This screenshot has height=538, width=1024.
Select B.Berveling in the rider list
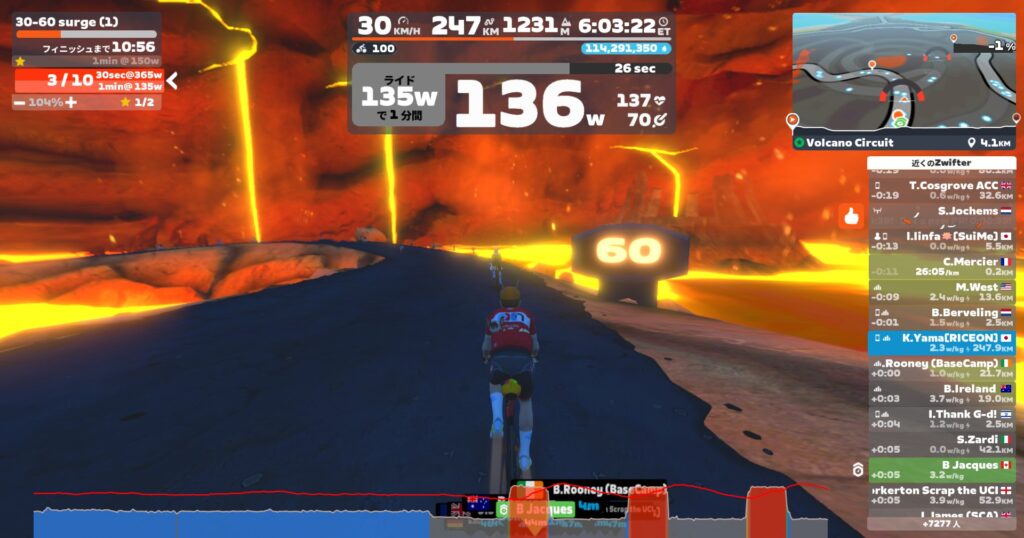(x=942, y=317)
